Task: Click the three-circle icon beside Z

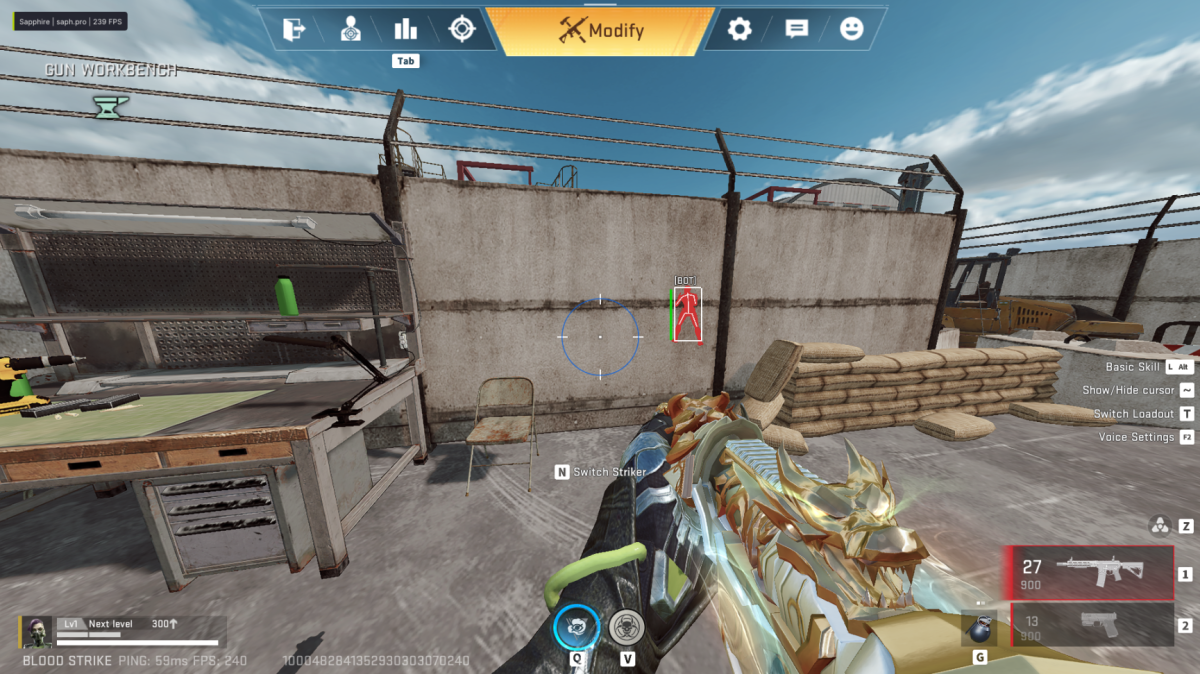Action: 1160,525
